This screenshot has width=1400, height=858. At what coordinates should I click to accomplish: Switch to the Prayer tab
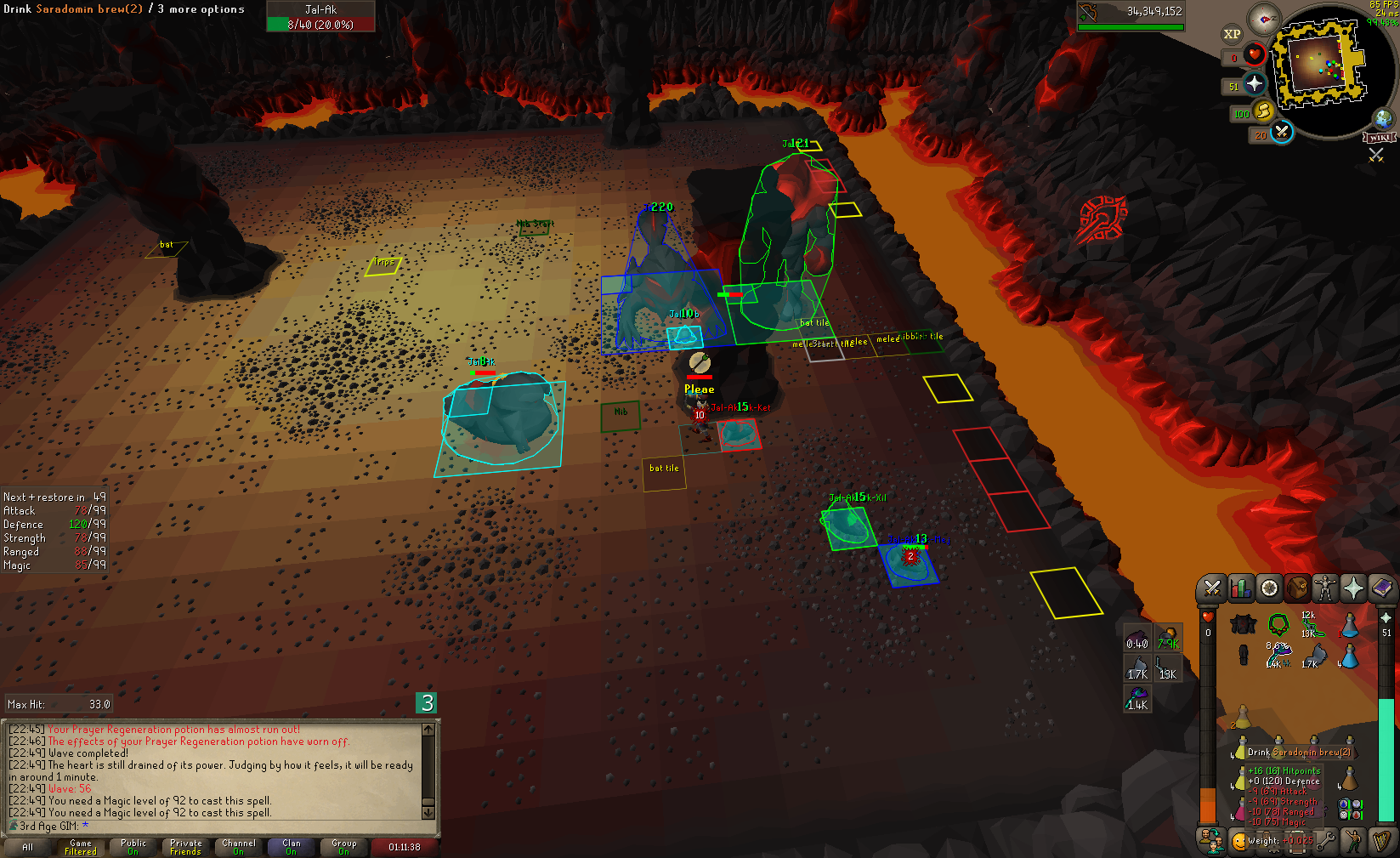pyautogui.click(x=1353, y=588)
